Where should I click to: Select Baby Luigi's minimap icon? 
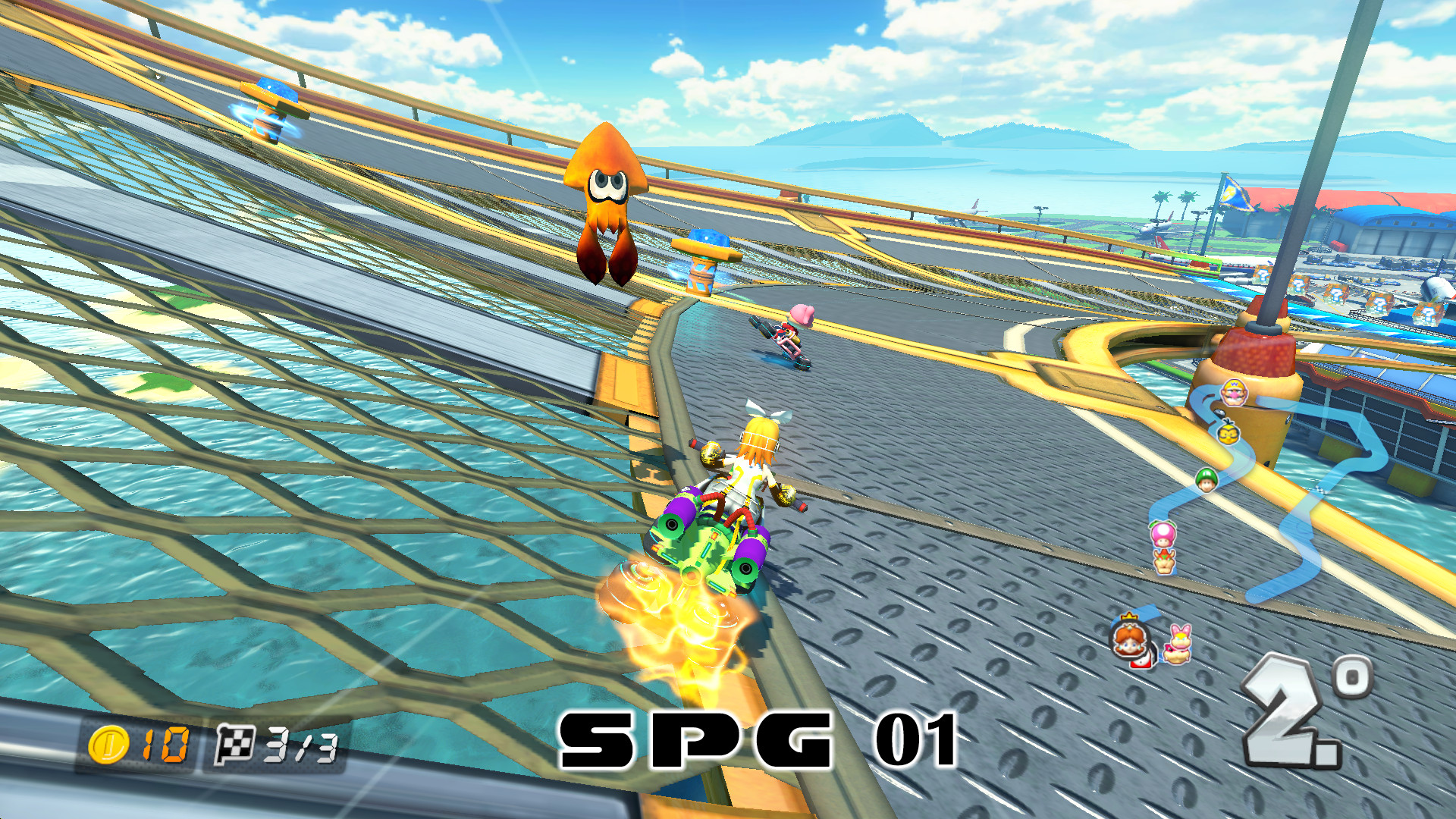click(1207, 479)
